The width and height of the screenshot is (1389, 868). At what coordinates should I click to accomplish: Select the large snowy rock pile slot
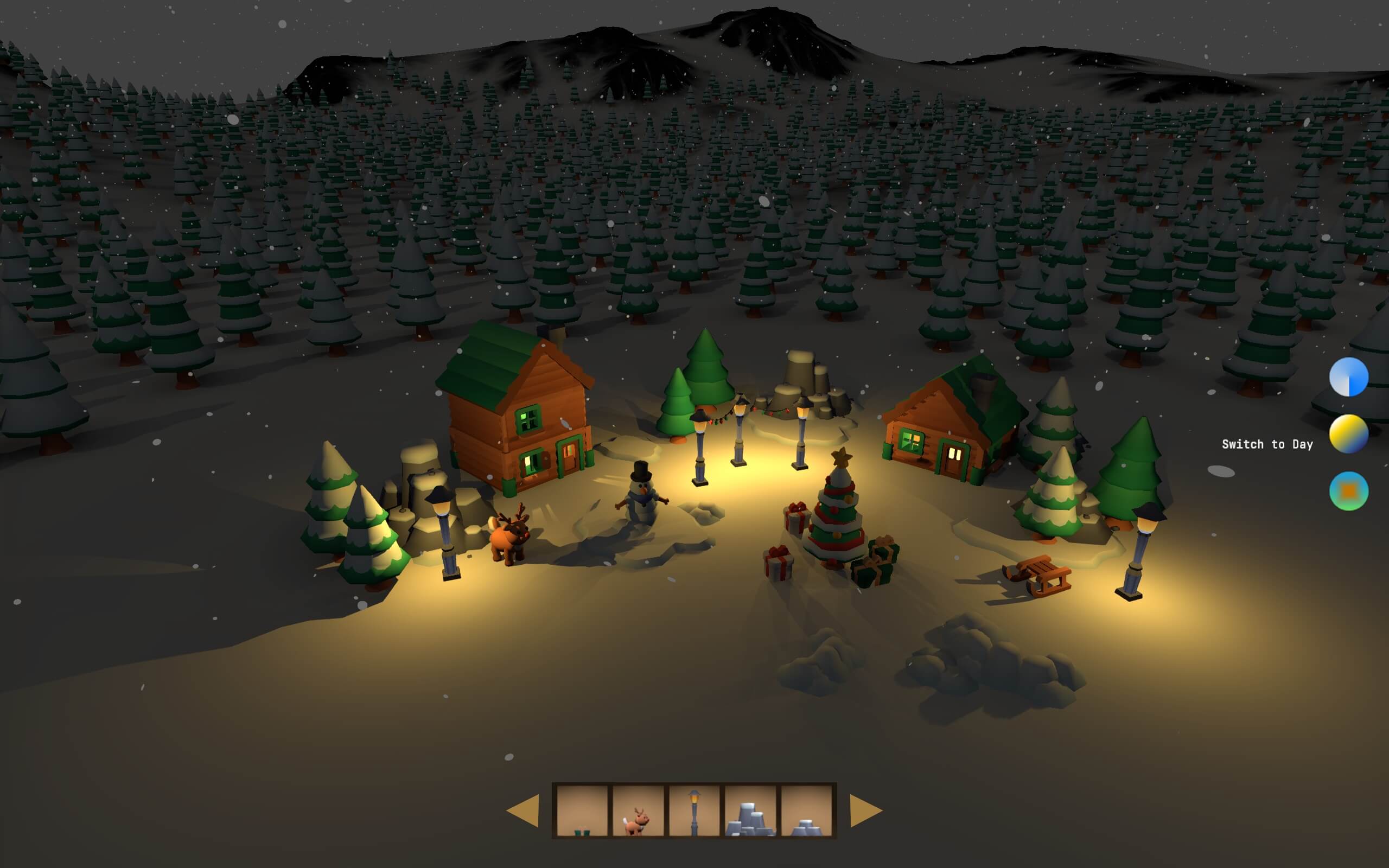point(750,810)
